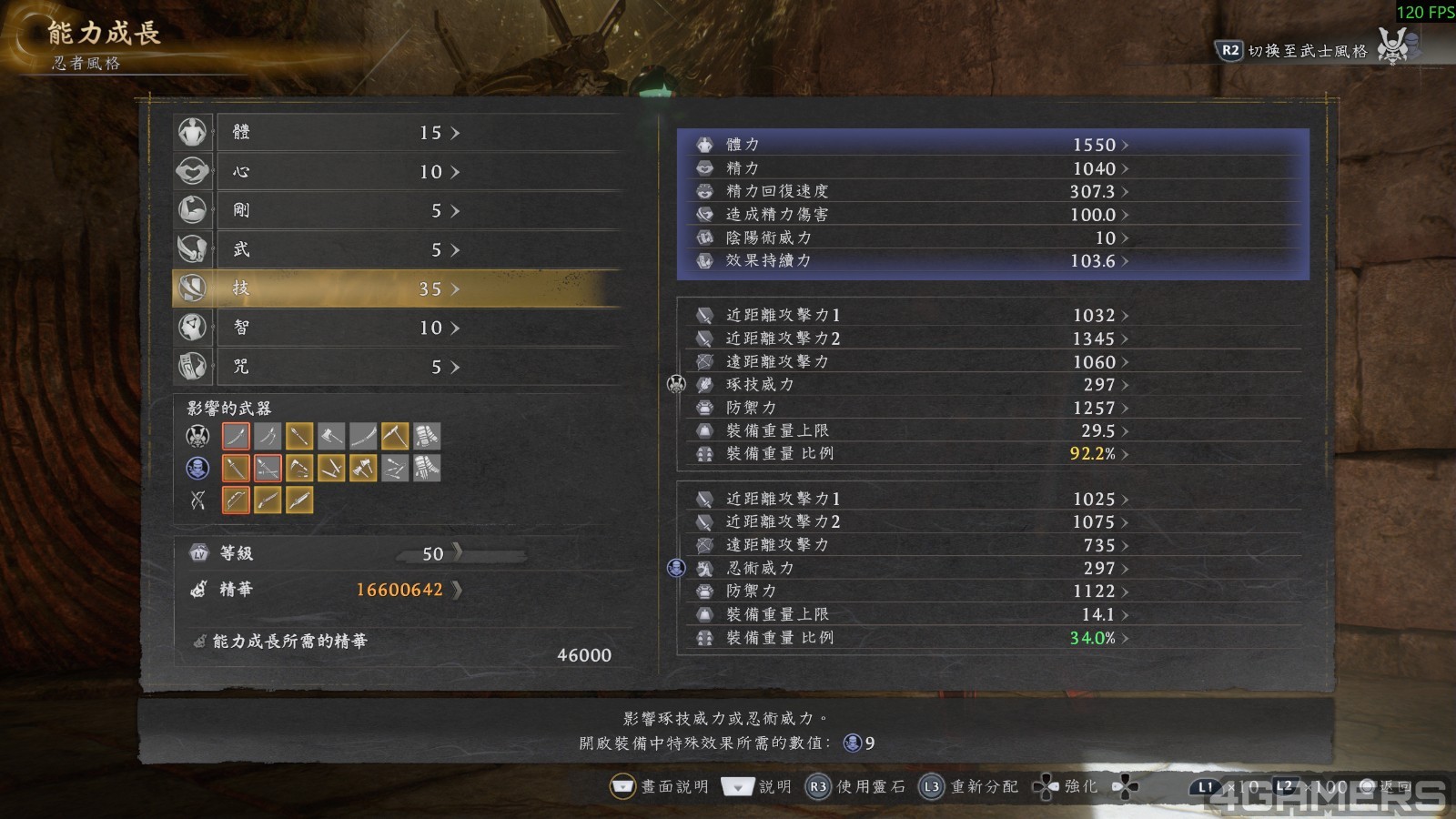Viewport: 1456px width, 819px height.
Task: Select the katana weapon icon
Action: point(236,436)
